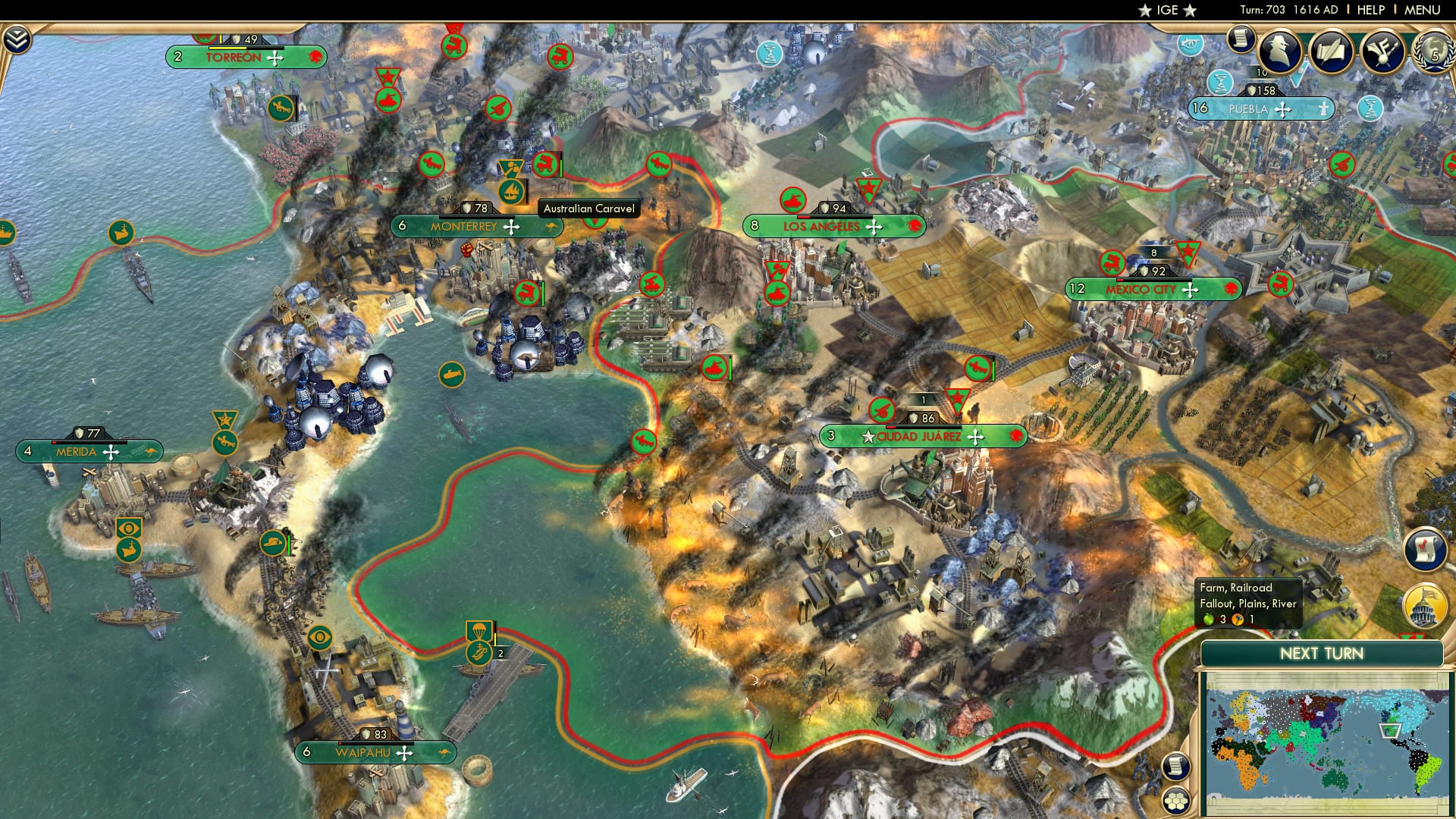Select the submarine unit icon near Monterrey
Image resolution: width=1456 pixels, height=819 pixels.
click(450, 375)
